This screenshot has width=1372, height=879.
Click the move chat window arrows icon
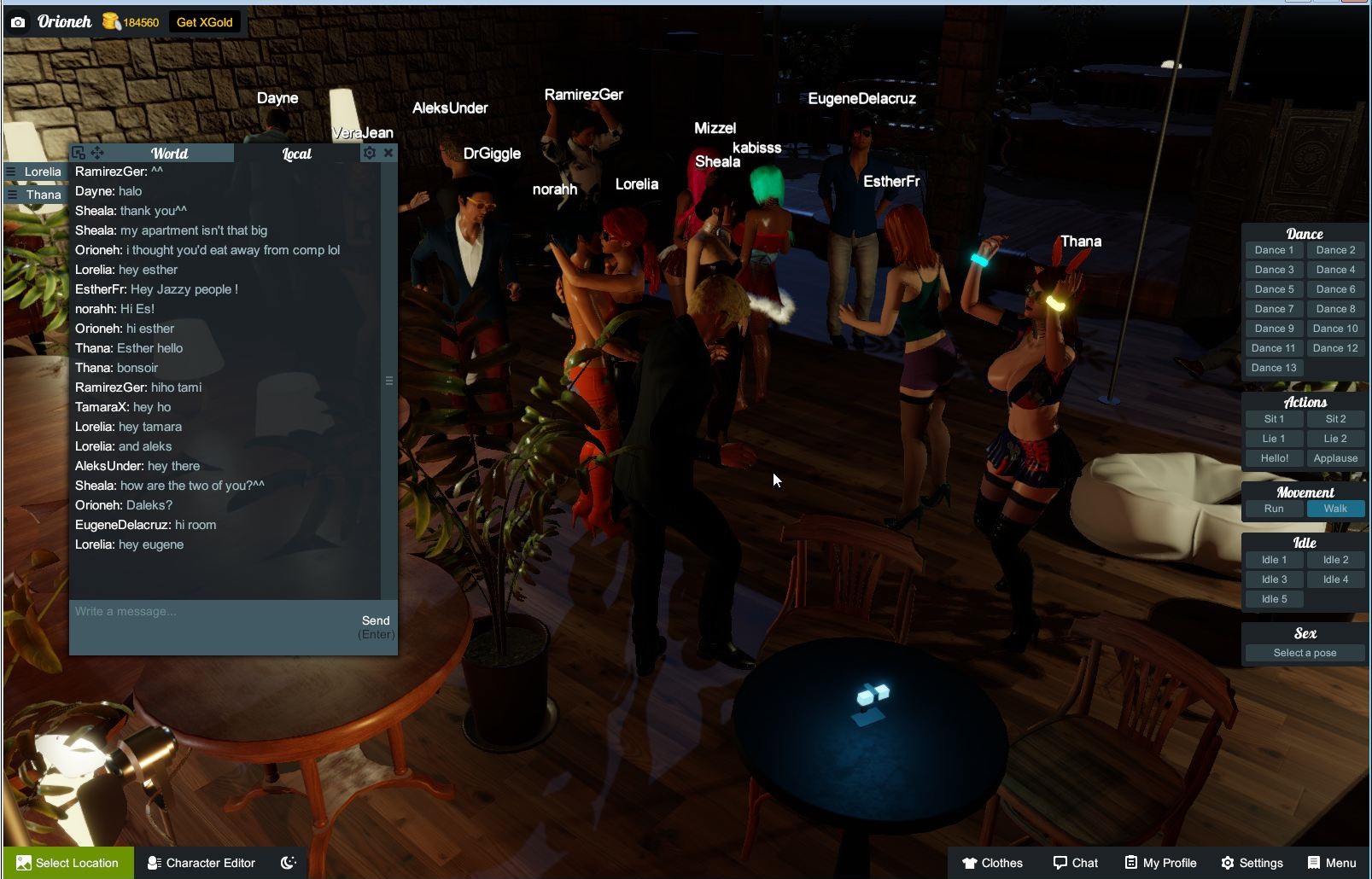pos(97,153)
